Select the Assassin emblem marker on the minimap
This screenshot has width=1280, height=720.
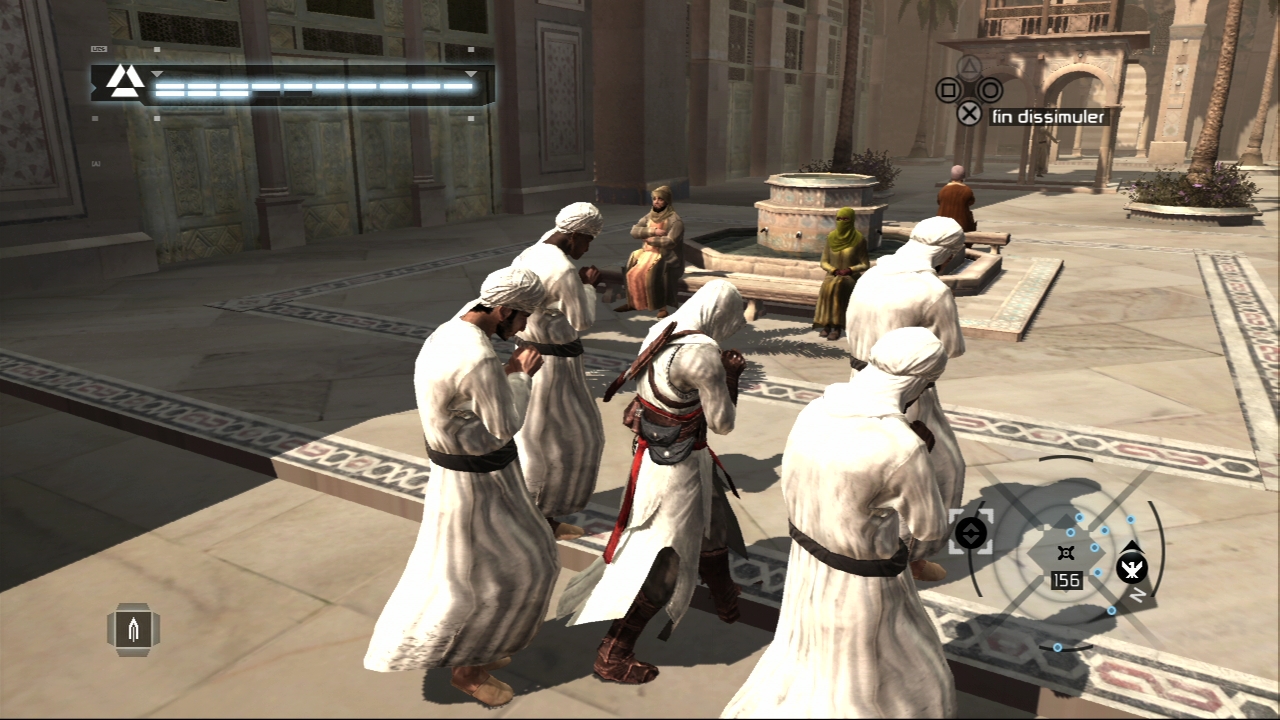click(x=1131, y=569)
